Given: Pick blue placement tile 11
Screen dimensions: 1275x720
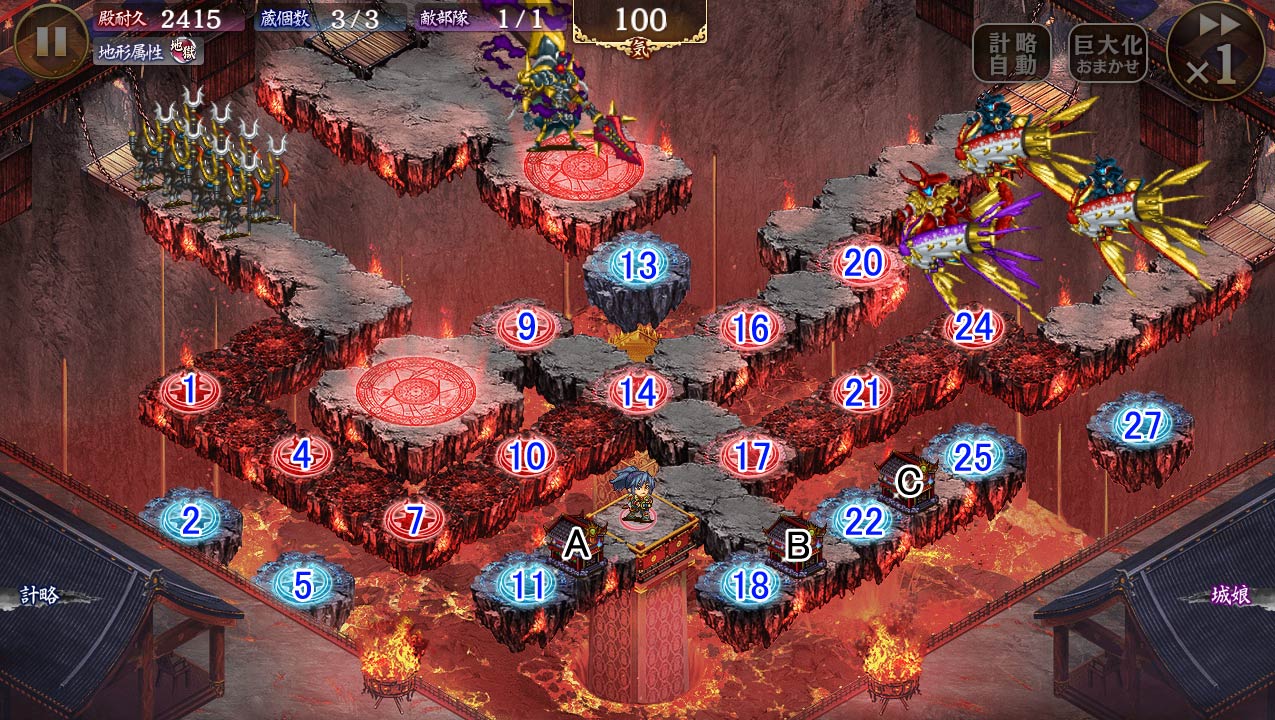Looking at the screenshot, I should 526,585.
